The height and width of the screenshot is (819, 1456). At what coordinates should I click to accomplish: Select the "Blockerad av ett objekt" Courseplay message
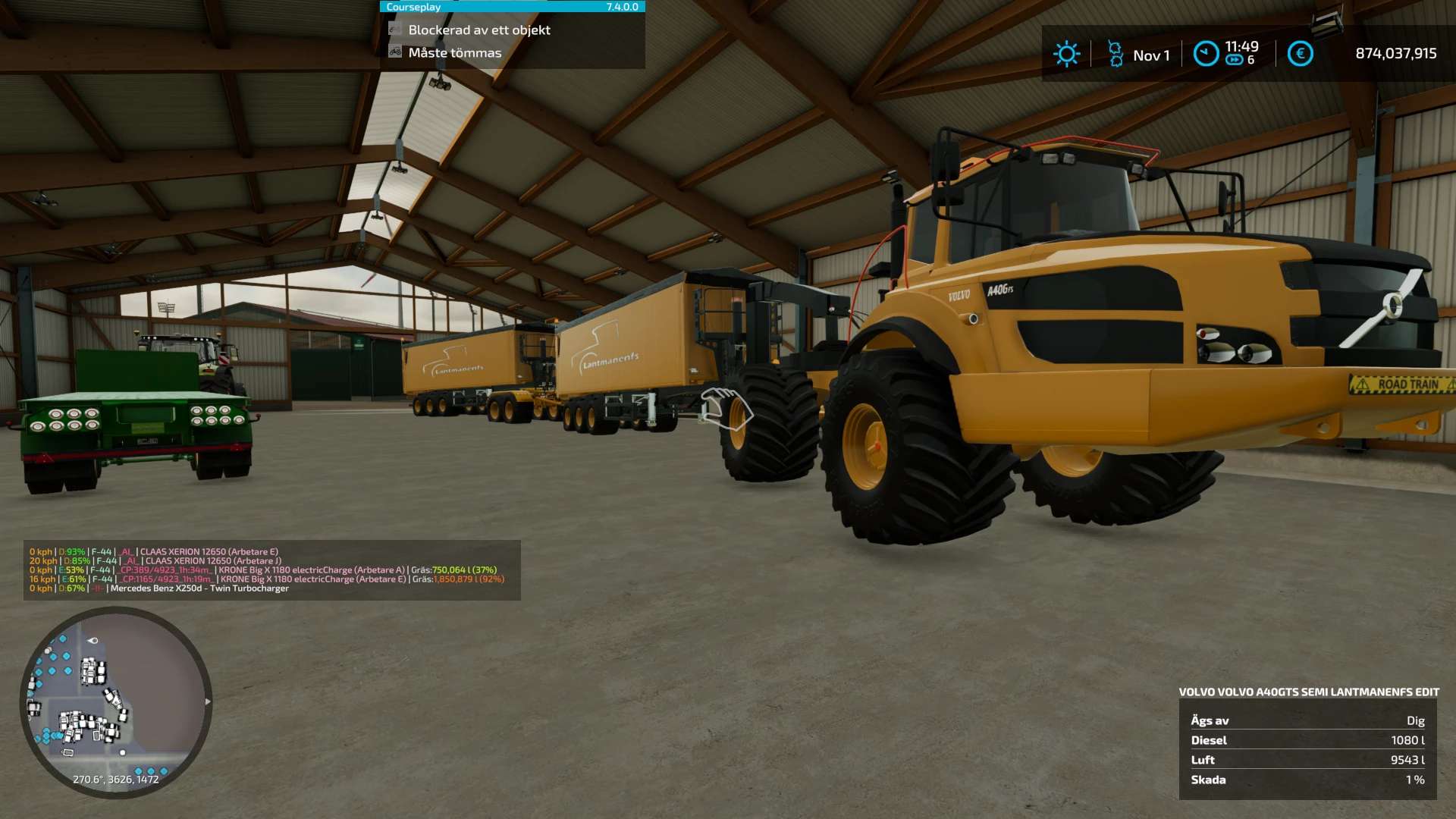coord(479,30)
